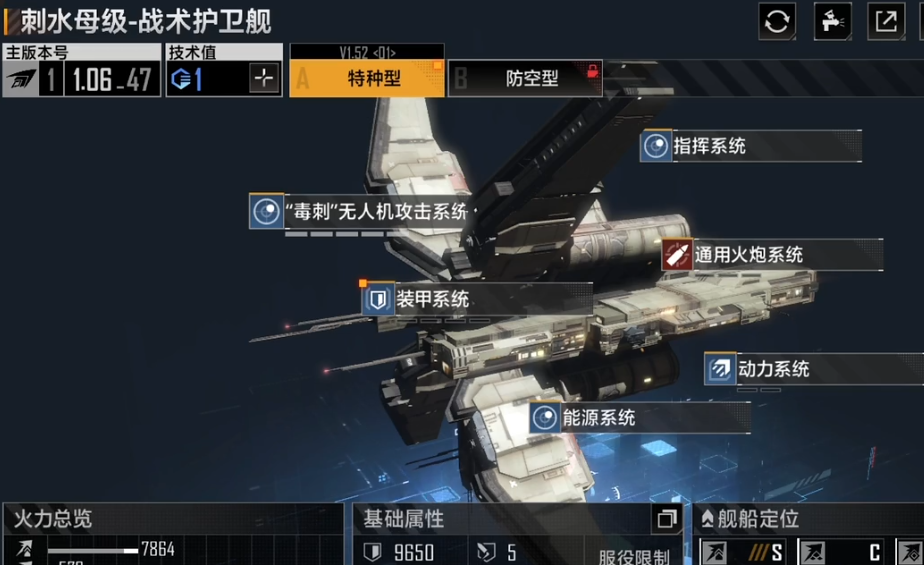Screen dimensions: 924x565
Task: Expand the 基础属性 panel window icon
Action: click(666, 519)
